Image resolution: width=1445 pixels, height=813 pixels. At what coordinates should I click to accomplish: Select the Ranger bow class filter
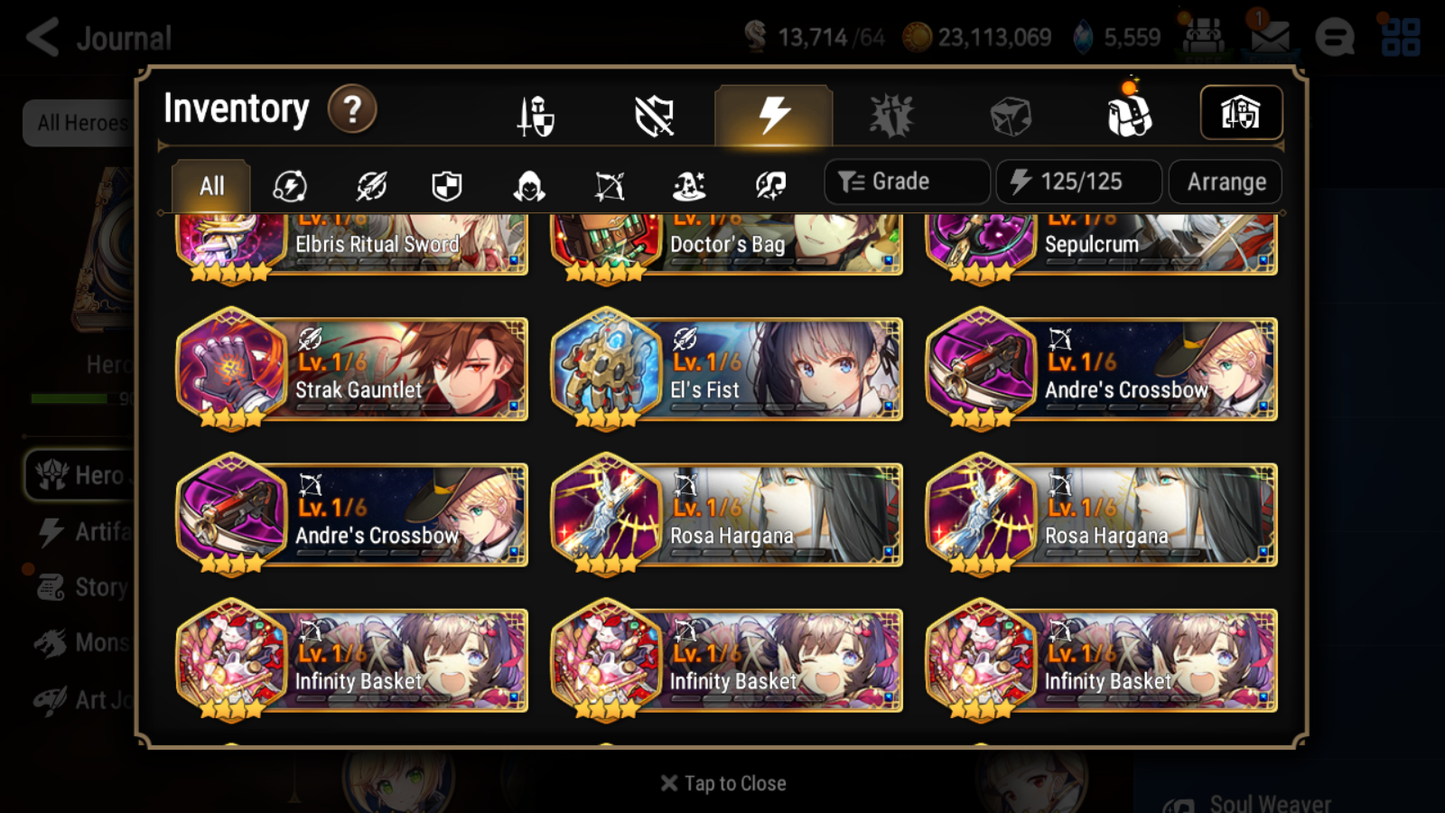pyautogui.click(x=608, y=184)
